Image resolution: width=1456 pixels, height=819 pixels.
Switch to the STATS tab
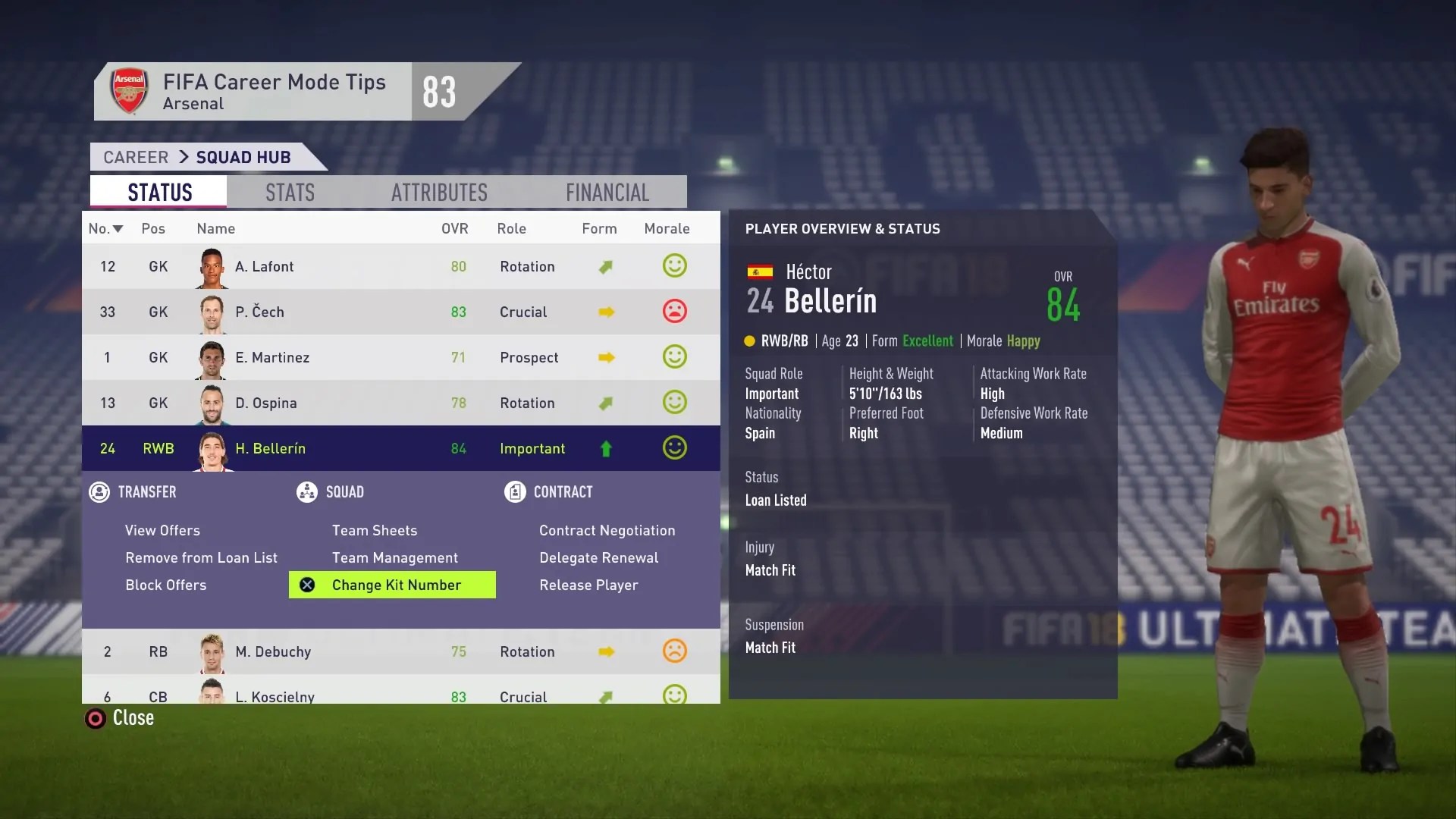[289, 192]
